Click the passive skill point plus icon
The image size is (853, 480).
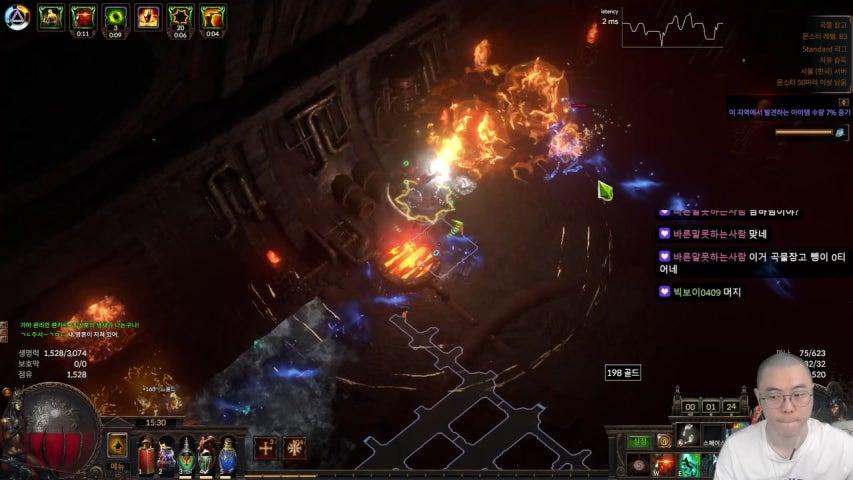(265, 447)
